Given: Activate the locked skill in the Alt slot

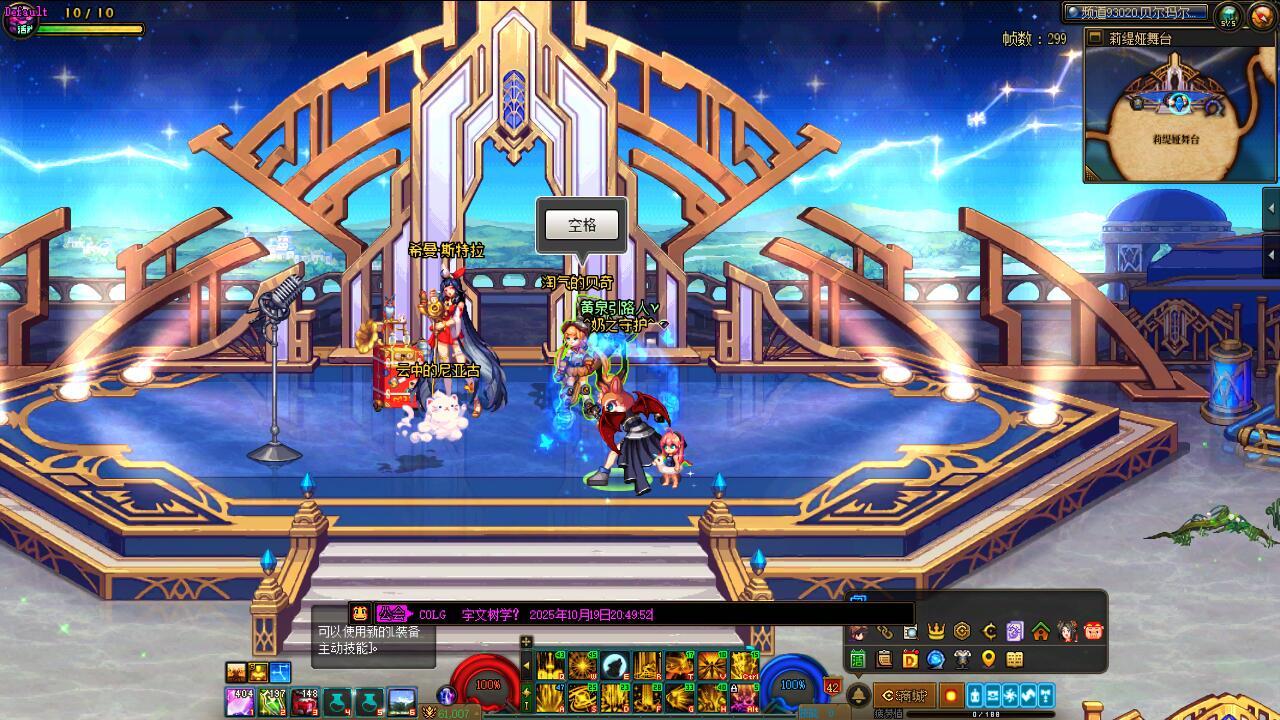Looking at the screenshot, I should [x=744, y=697].
